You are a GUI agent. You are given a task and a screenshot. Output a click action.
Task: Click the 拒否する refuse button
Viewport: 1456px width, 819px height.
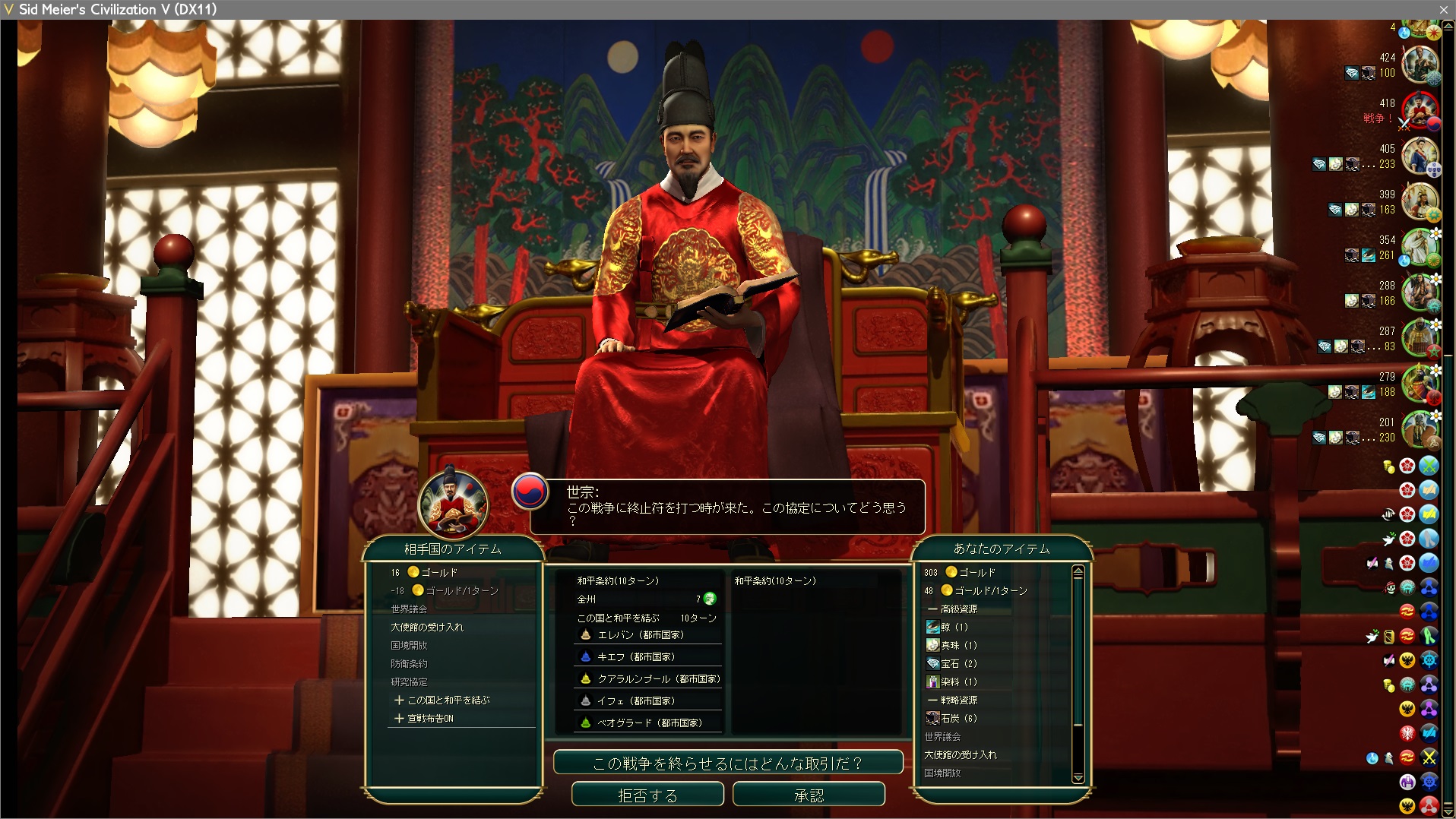point(647,795)
